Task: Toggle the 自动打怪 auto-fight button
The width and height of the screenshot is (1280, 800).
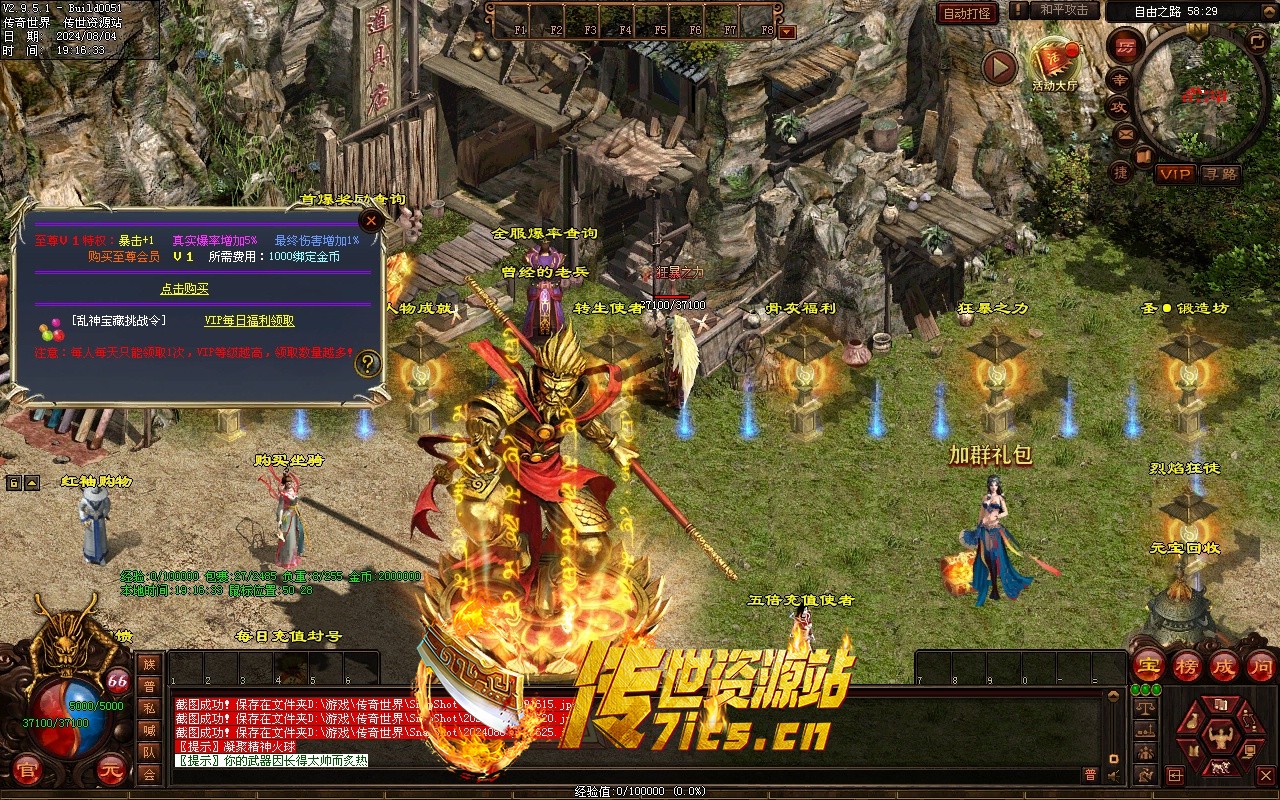Action: pyautogui.click(x=967, y=13)
